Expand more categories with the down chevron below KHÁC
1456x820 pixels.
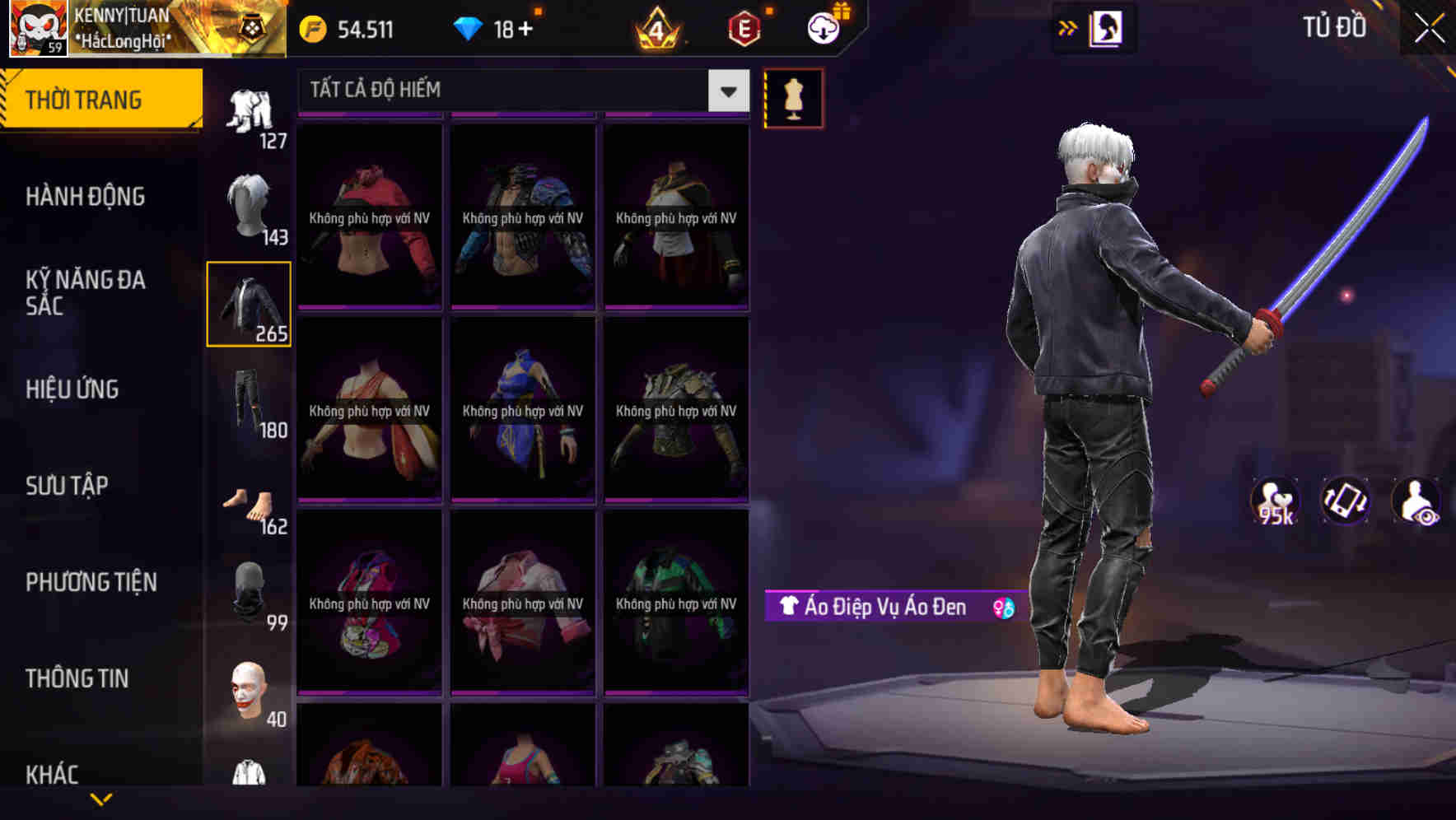(101, 799)
